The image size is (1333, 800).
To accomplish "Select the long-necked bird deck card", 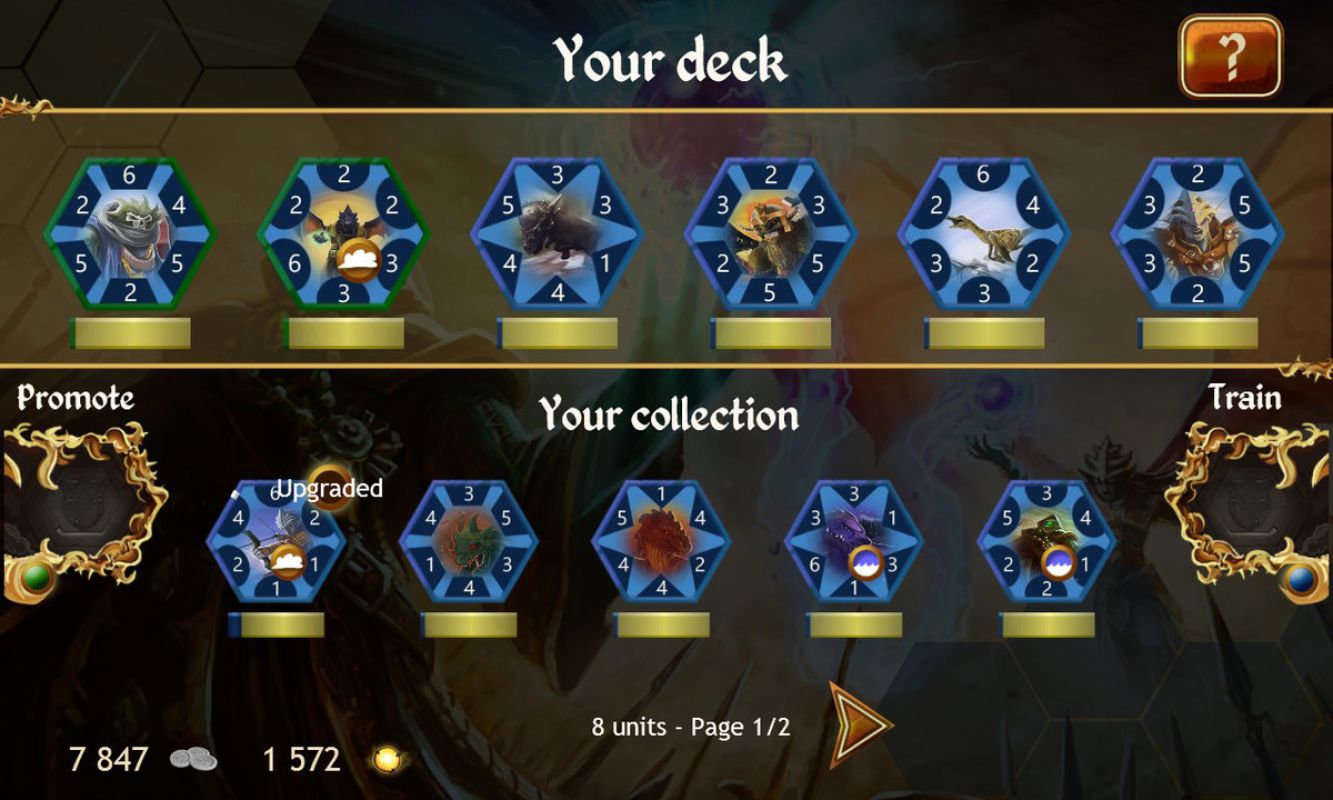I will (x=983, y=235).
